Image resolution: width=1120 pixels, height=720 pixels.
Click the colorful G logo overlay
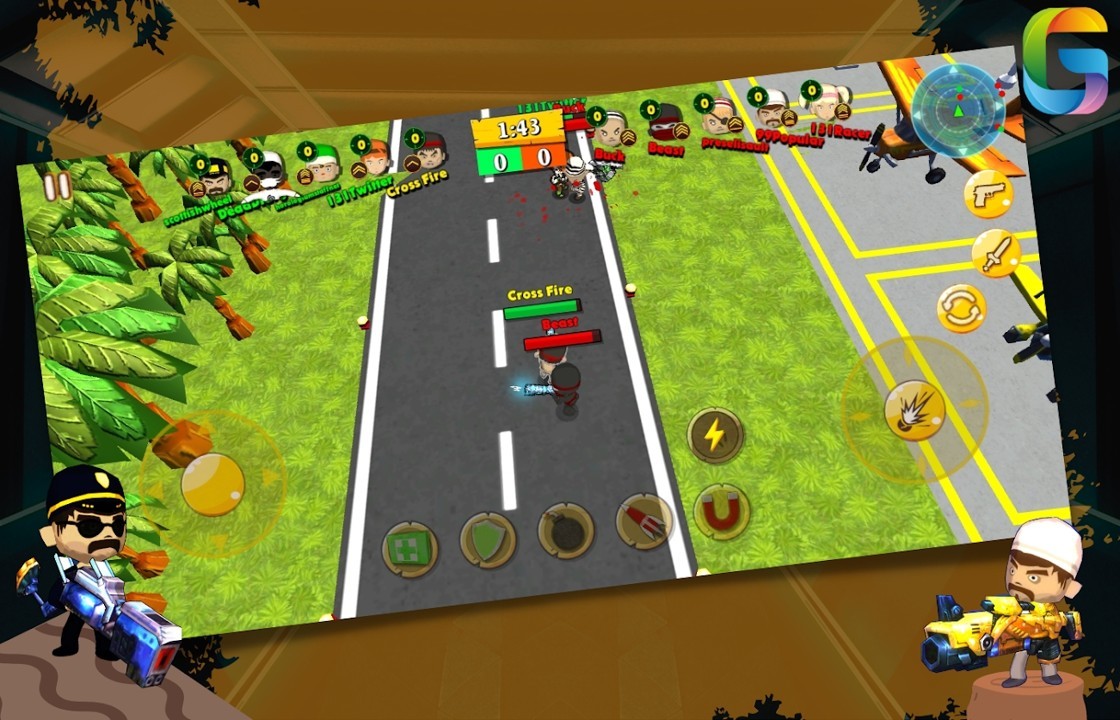click(1064, 61)
